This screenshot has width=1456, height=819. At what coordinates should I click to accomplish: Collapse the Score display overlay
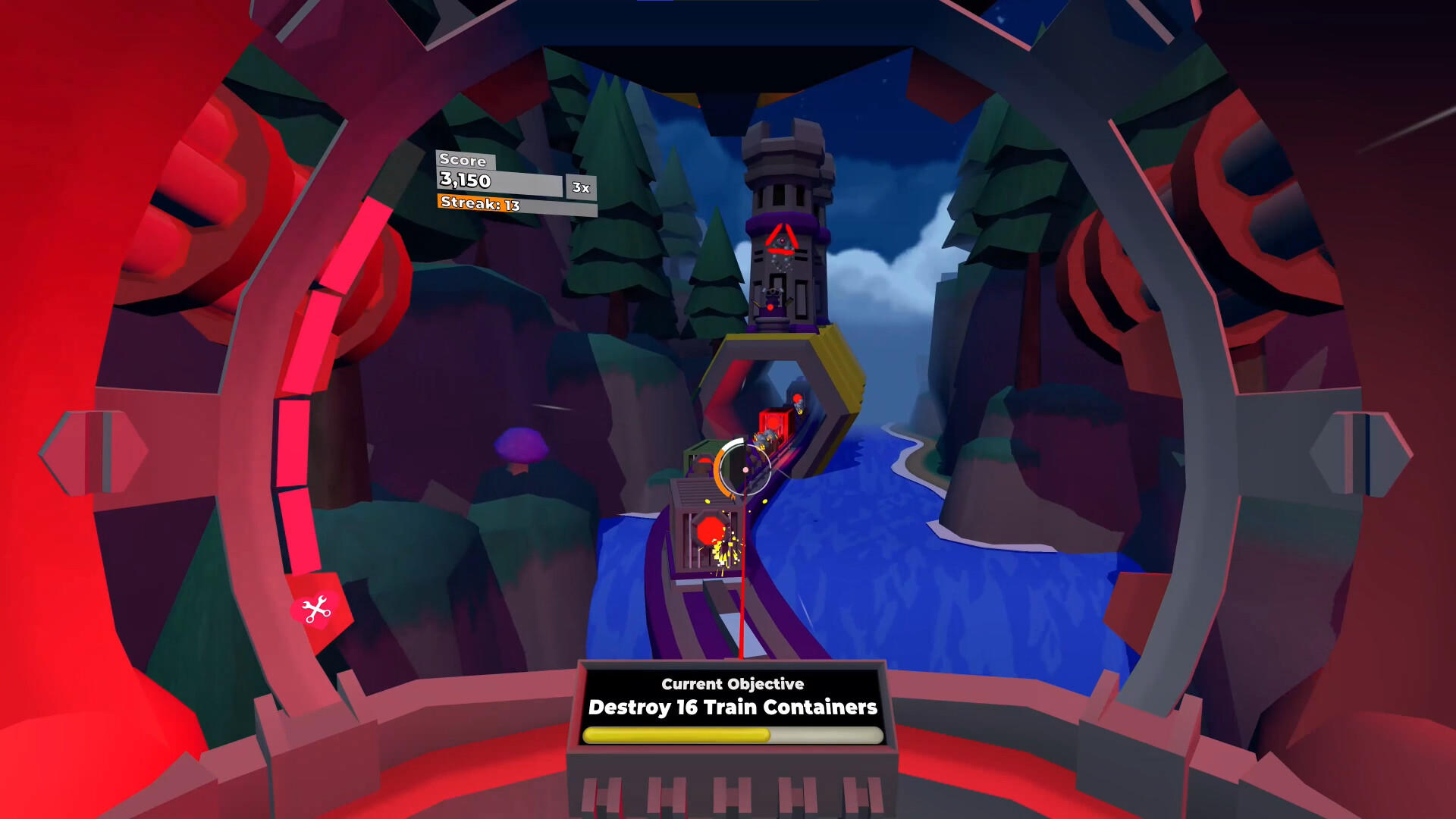click(x=497, y=182)
